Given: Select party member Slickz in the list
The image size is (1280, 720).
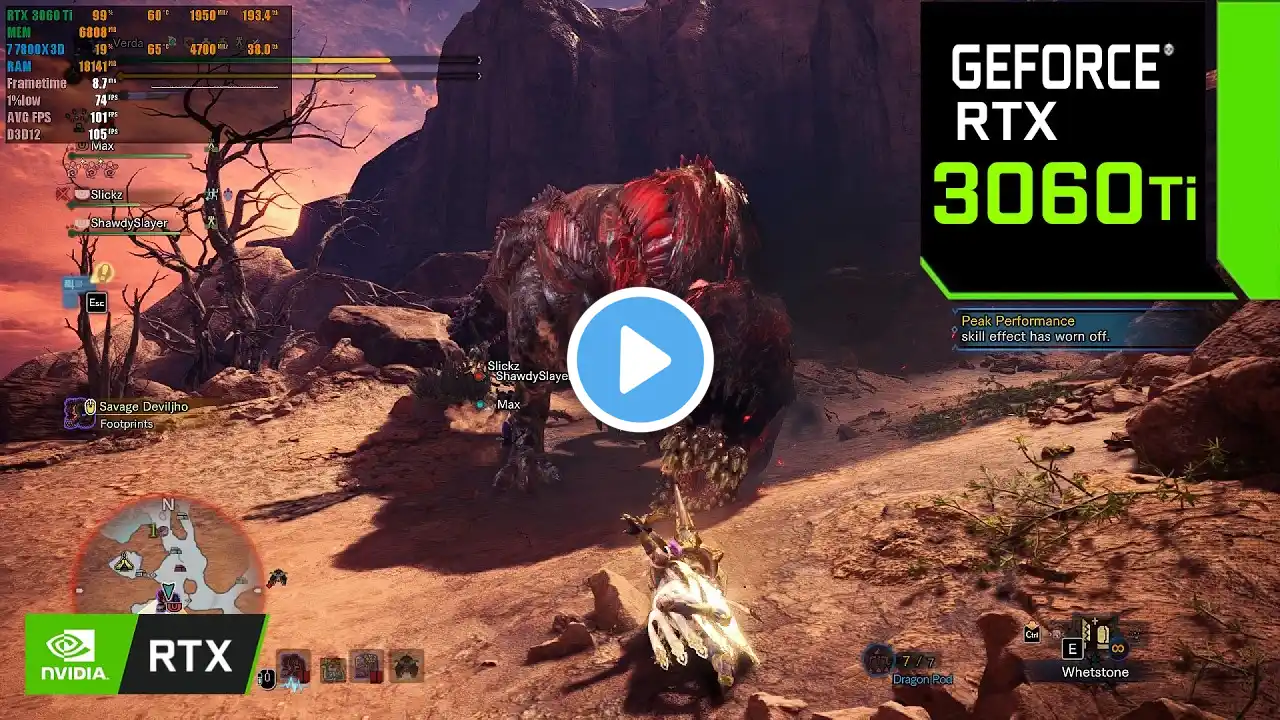Looking at the screenshot, I should pos(107,195).
